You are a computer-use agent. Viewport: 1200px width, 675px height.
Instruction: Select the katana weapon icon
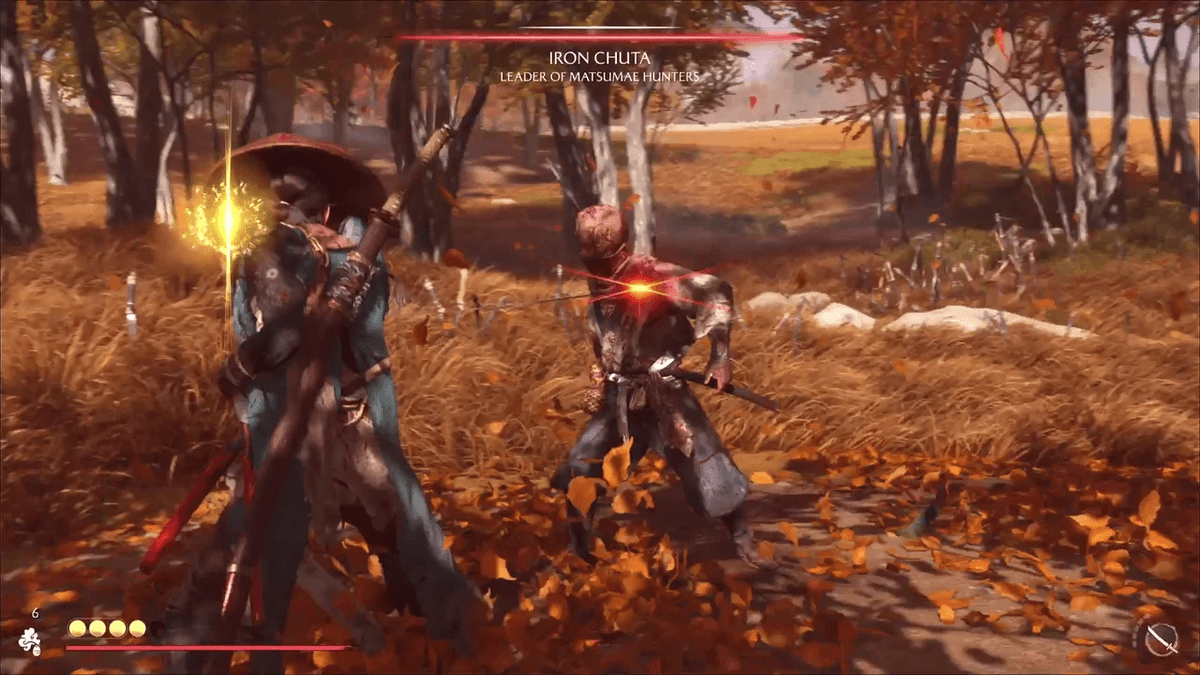point(1160,638)
